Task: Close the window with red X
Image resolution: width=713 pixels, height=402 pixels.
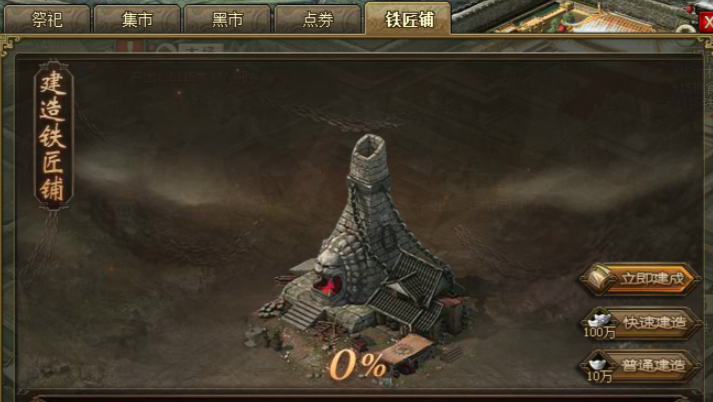Action: pos(707,21)
